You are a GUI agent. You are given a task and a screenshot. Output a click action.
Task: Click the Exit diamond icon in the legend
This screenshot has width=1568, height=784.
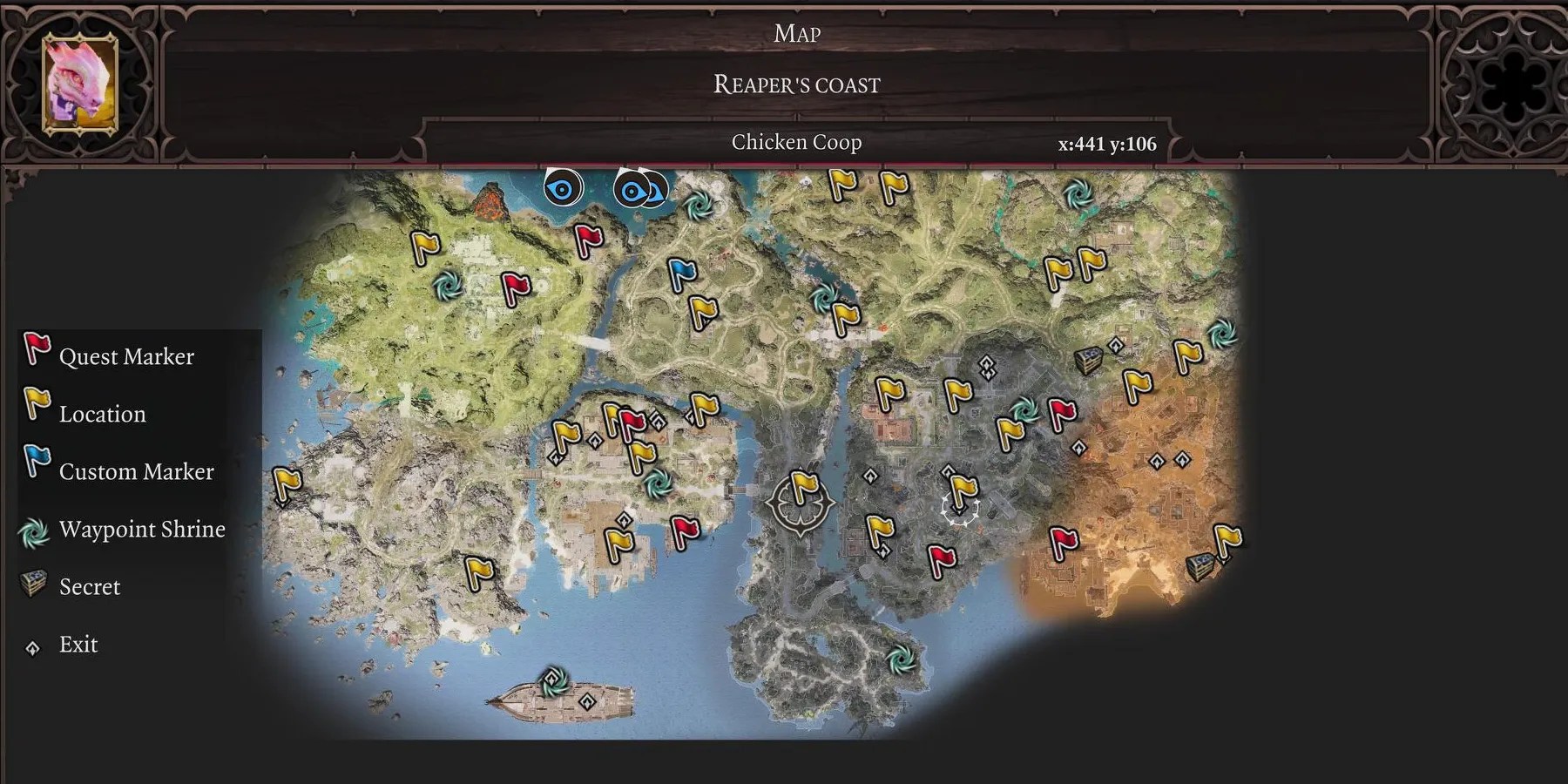33,645
